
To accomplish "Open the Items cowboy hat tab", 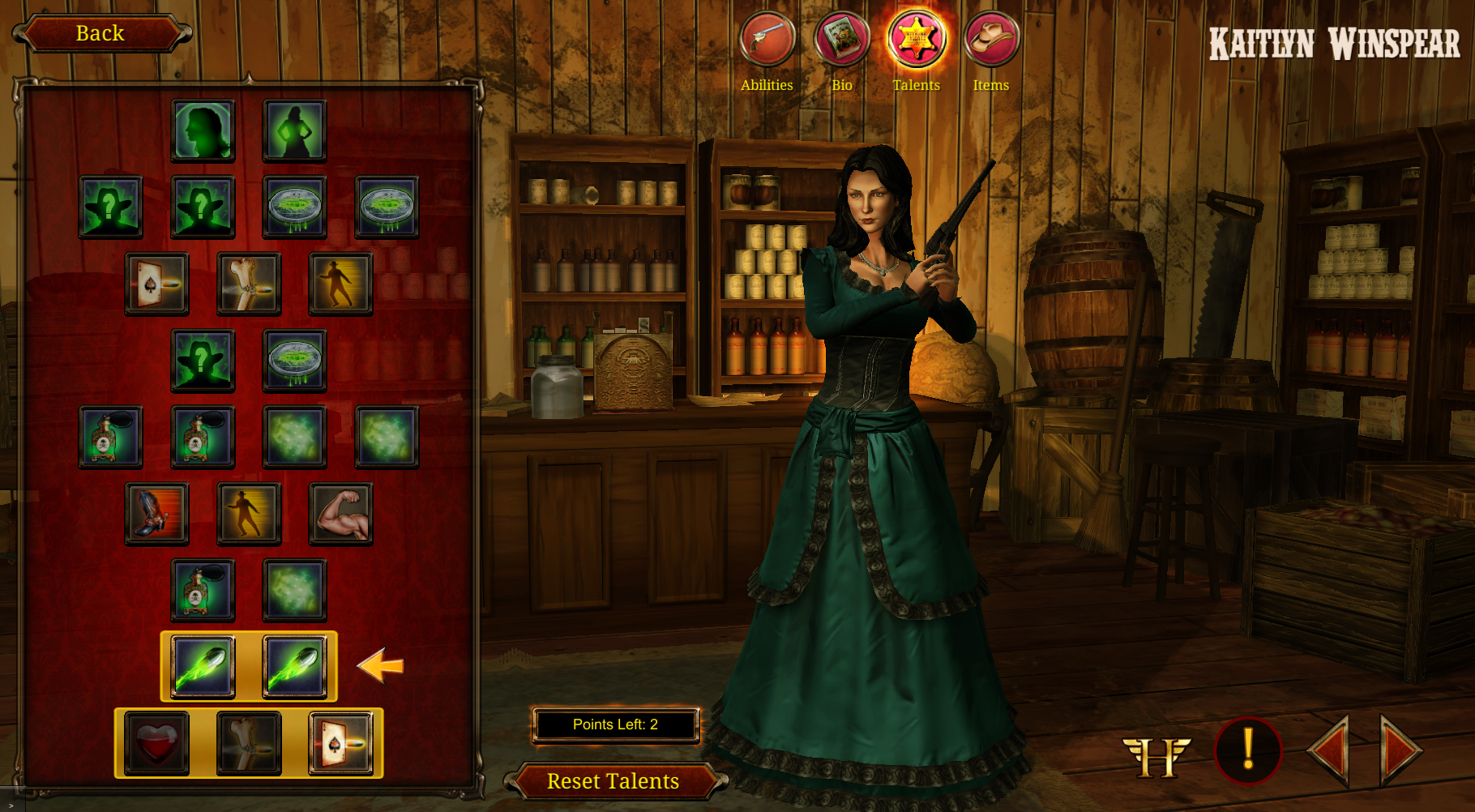I will [991, 39].
